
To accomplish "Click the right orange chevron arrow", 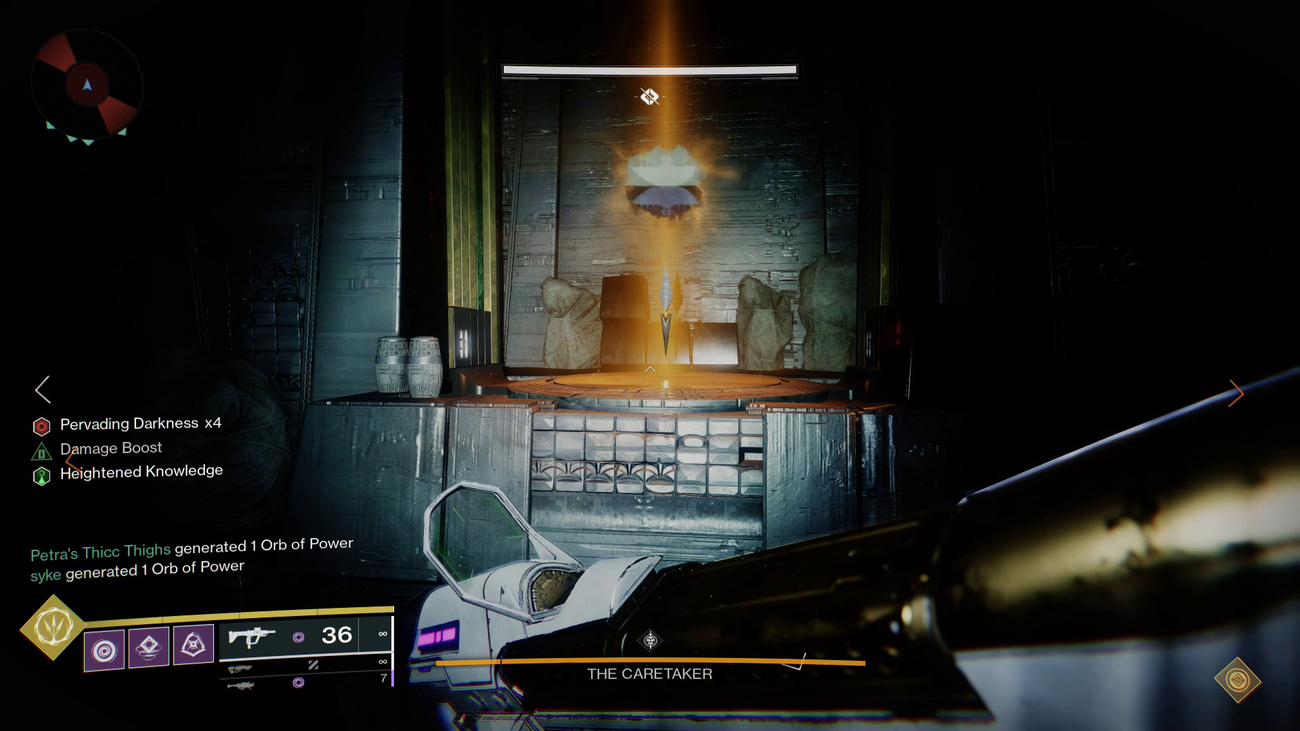I will point(1237,393).
